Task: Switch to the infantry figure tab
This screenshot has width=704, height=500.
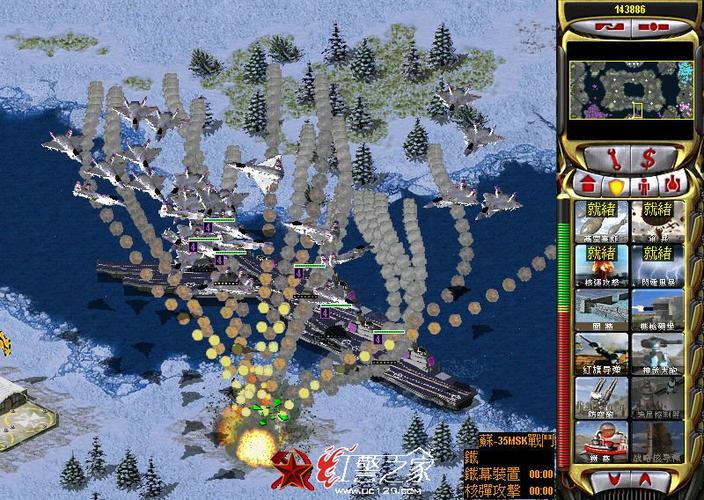Action: pos(643,185)
